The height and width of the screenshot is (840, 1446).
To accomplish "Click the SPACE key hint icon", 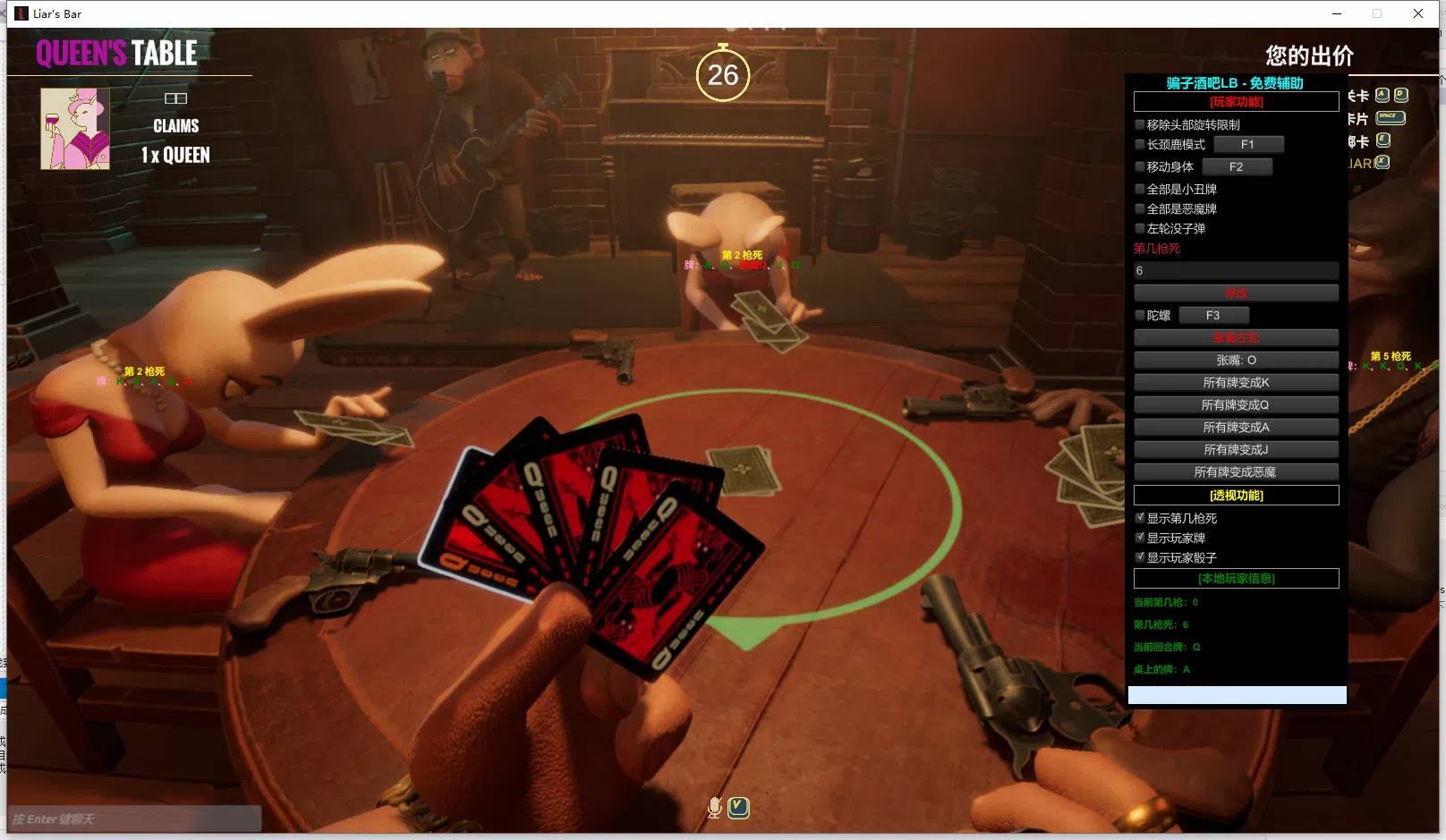I will pos(1390,117).
